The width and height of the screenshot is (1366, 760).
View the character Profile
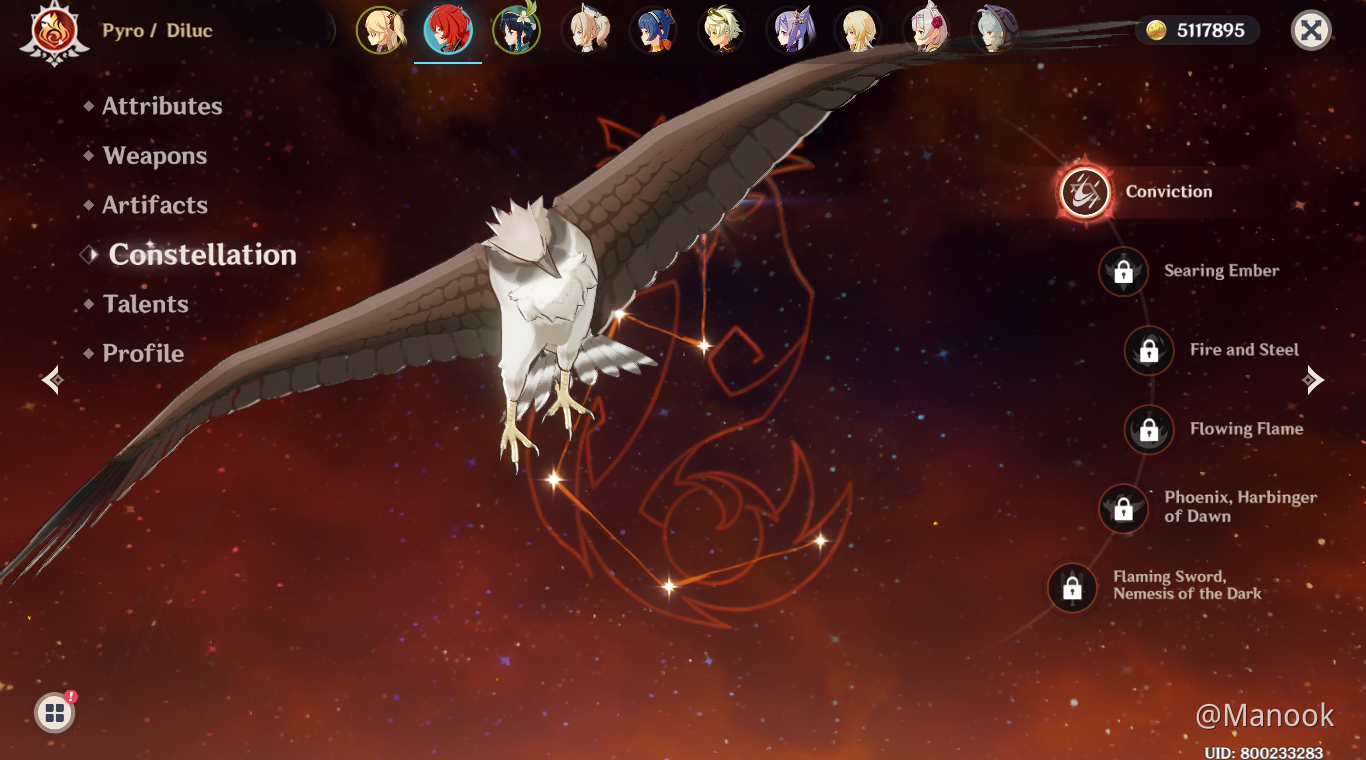143,353
